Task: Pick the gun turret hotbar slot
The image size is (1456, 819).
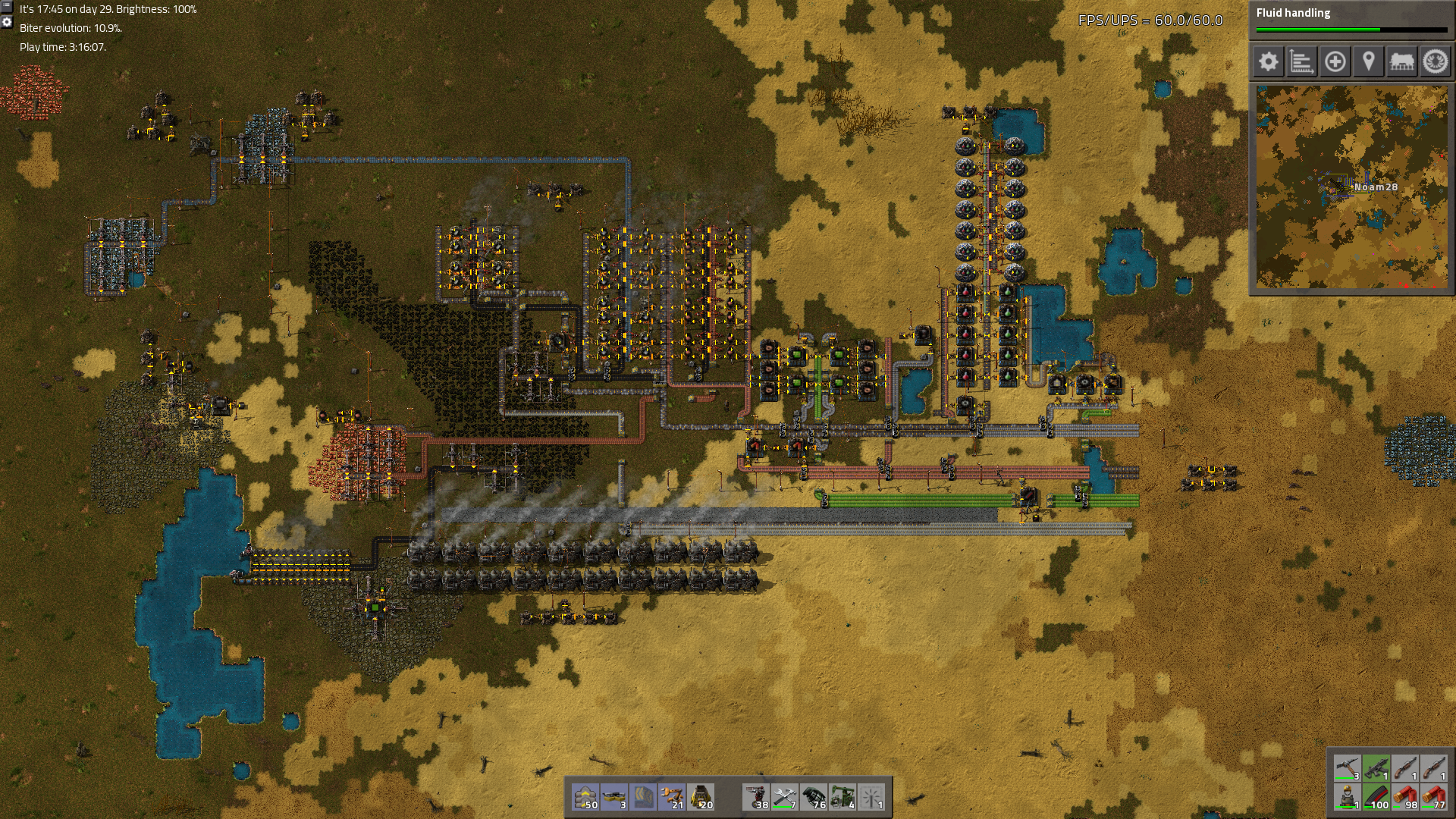Action: [x=757, y=797]
